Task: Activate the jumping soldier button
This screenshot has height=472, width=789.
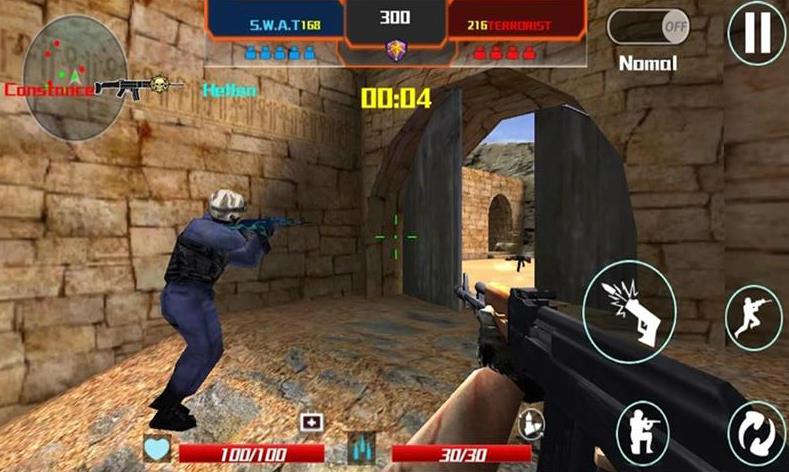Action: pos(752,317)
